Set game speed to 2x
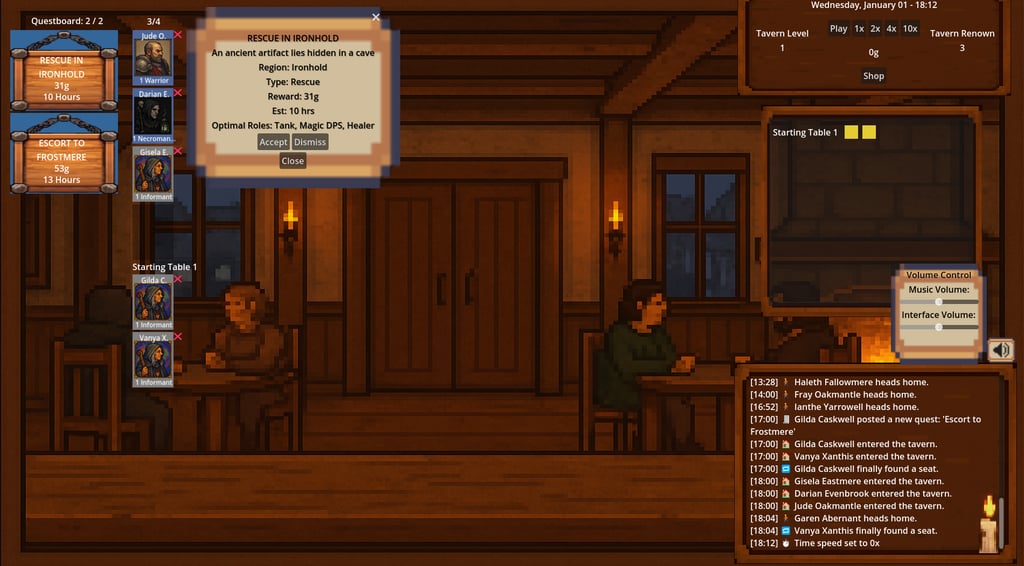This screenshot has width=1024, height=566. 875,29
